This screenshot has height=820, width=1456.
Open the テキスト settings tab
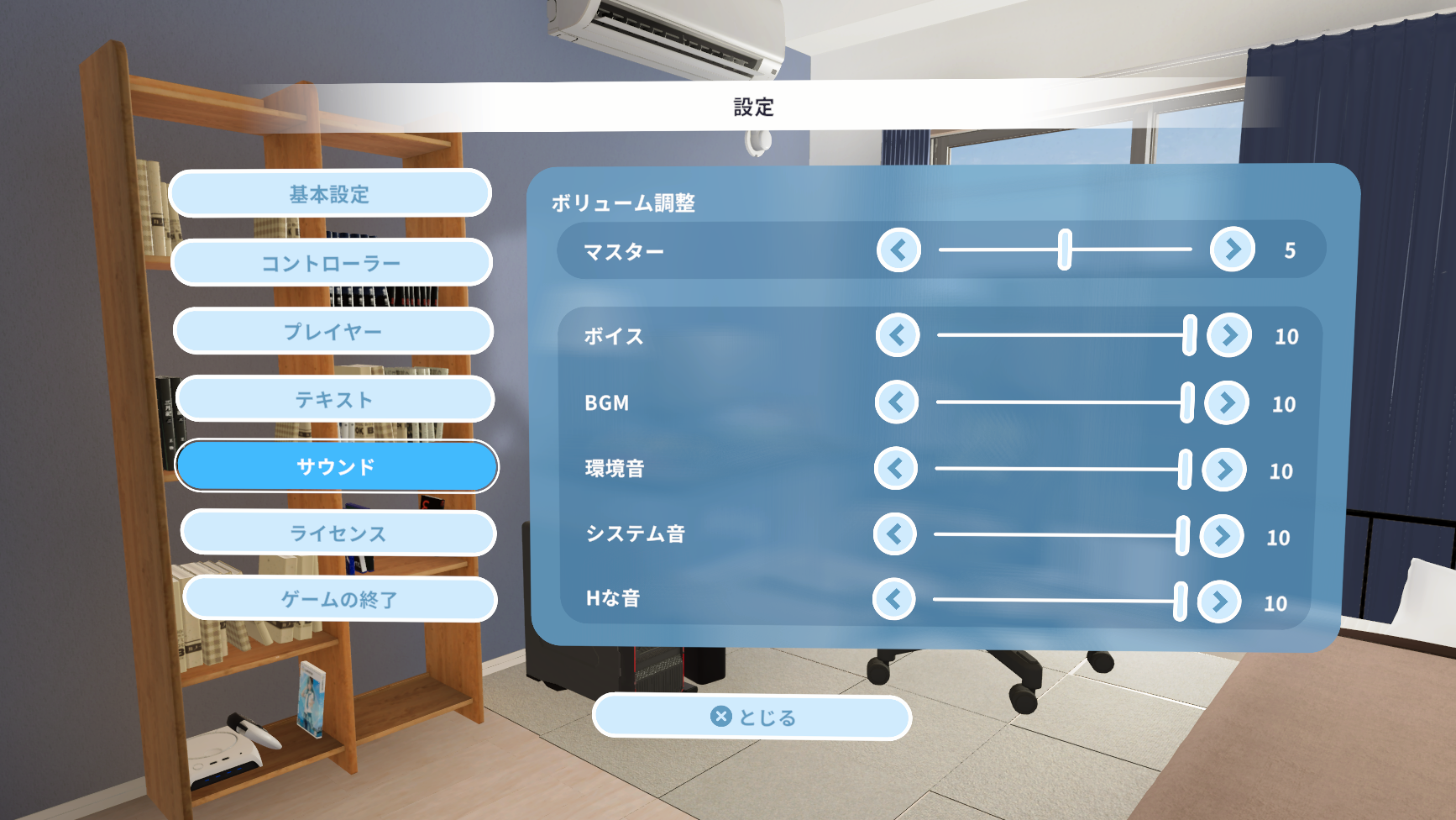click(x=334, y=399)
